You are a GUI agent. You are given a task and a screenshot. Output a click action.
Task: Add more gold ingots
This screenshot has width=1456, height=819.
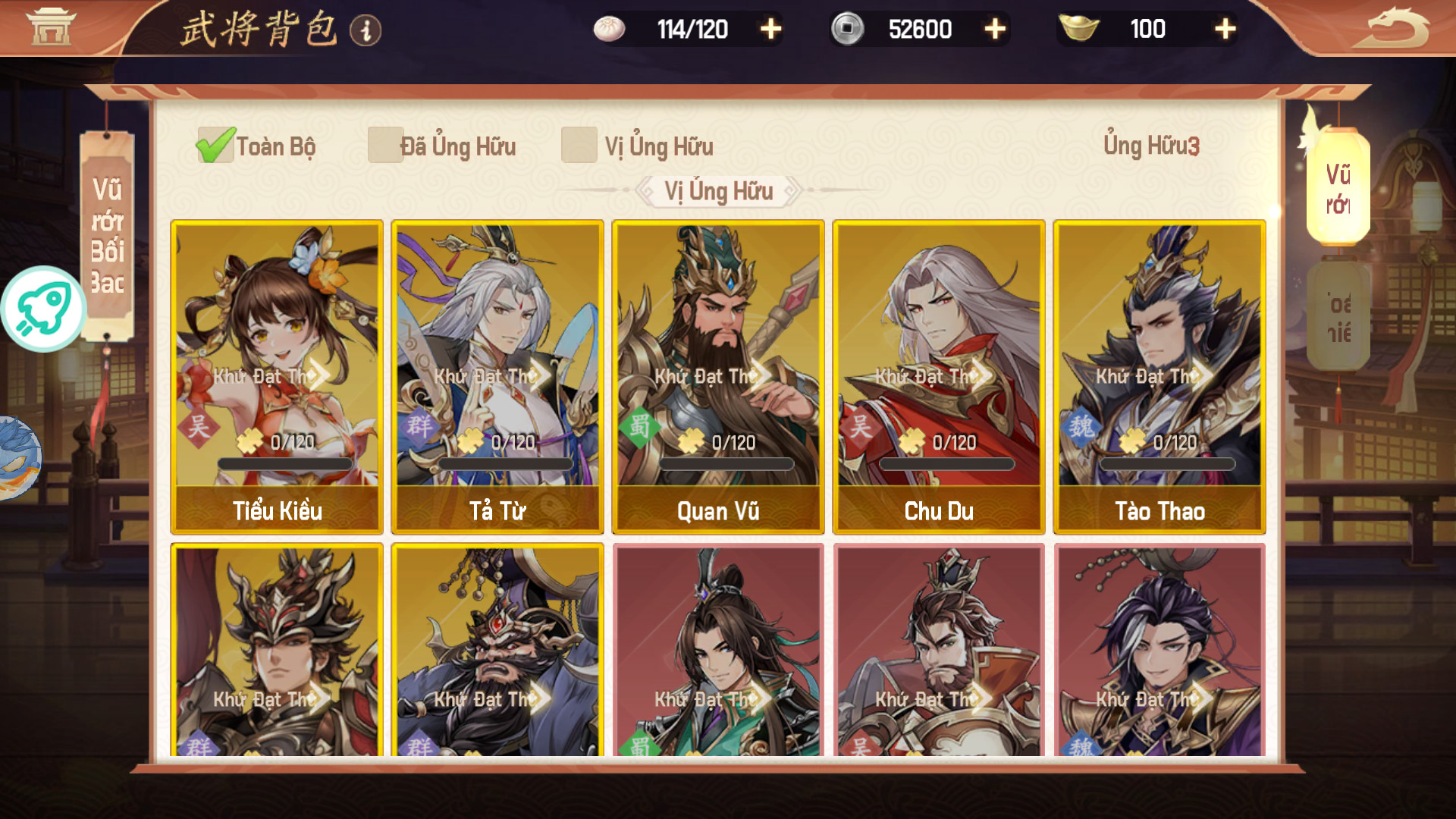pyautogui.click(x=1224, y=30)
